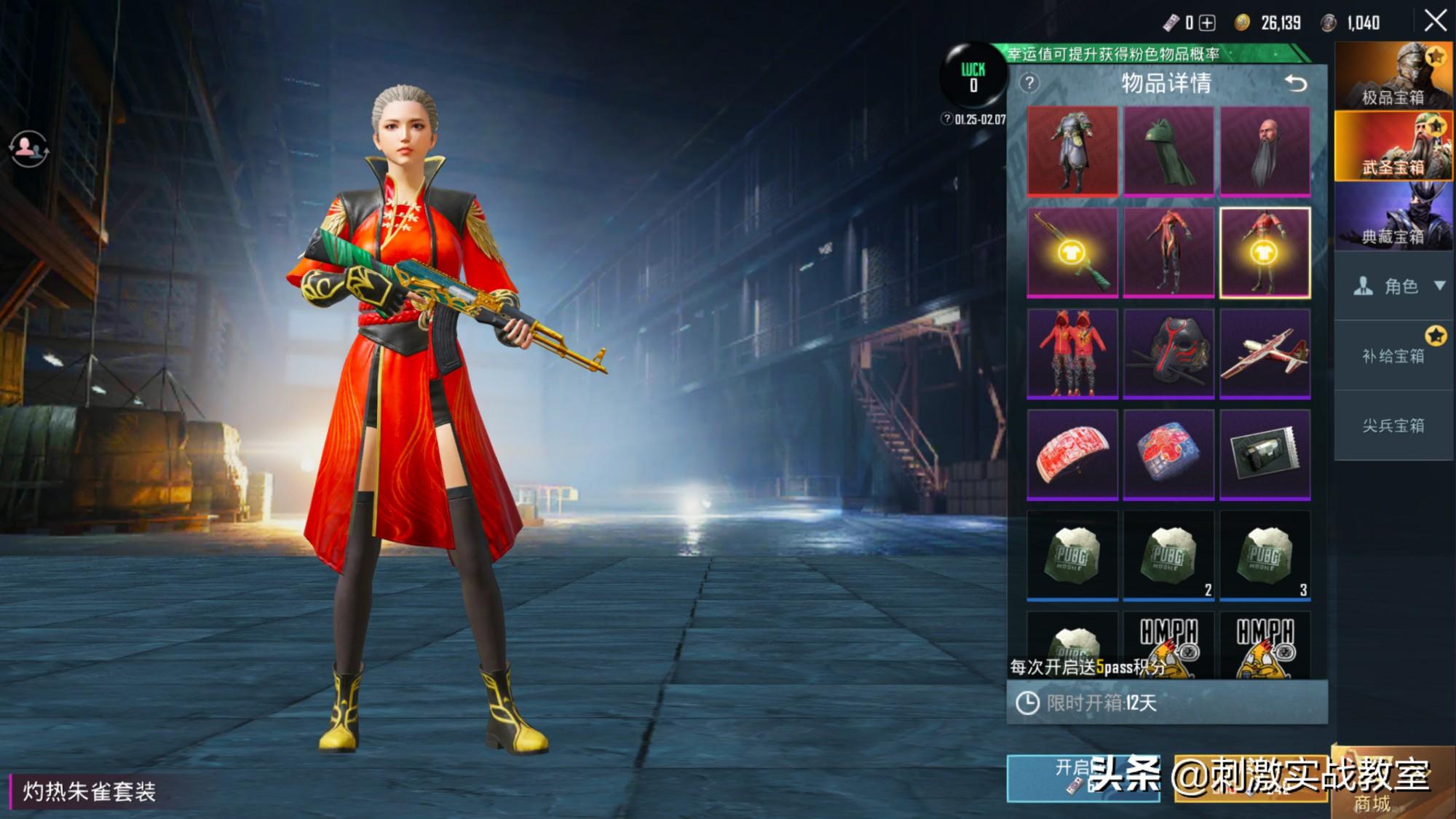Switch to the 极品宝箱 tab
This screenshot has height=819, width=1456.
[1393, 76]
